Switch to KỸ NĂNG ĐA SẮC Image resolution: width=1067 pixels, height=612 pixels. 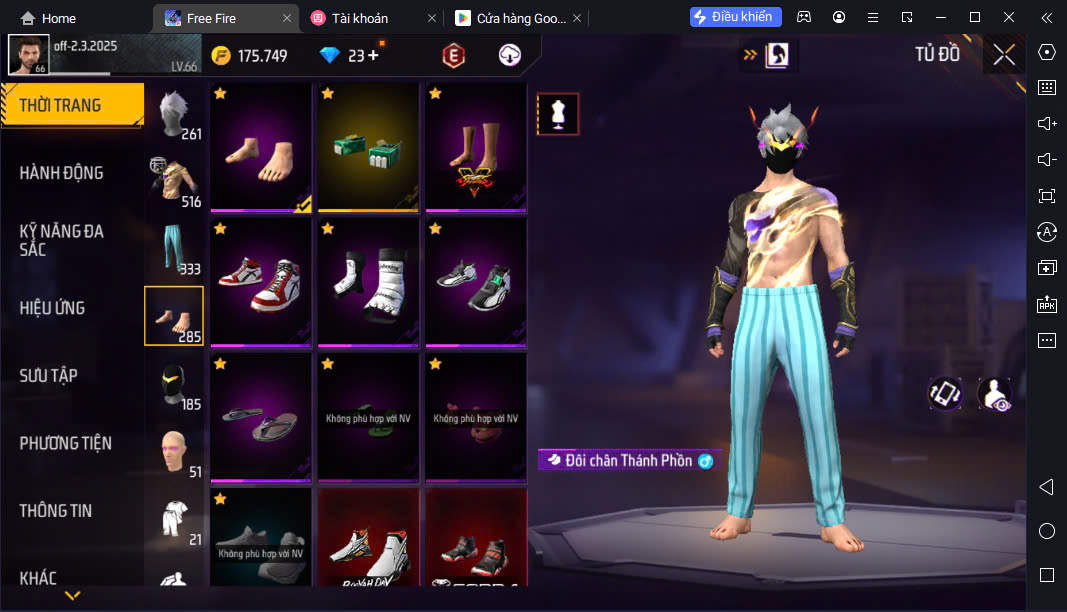[62, 240]
